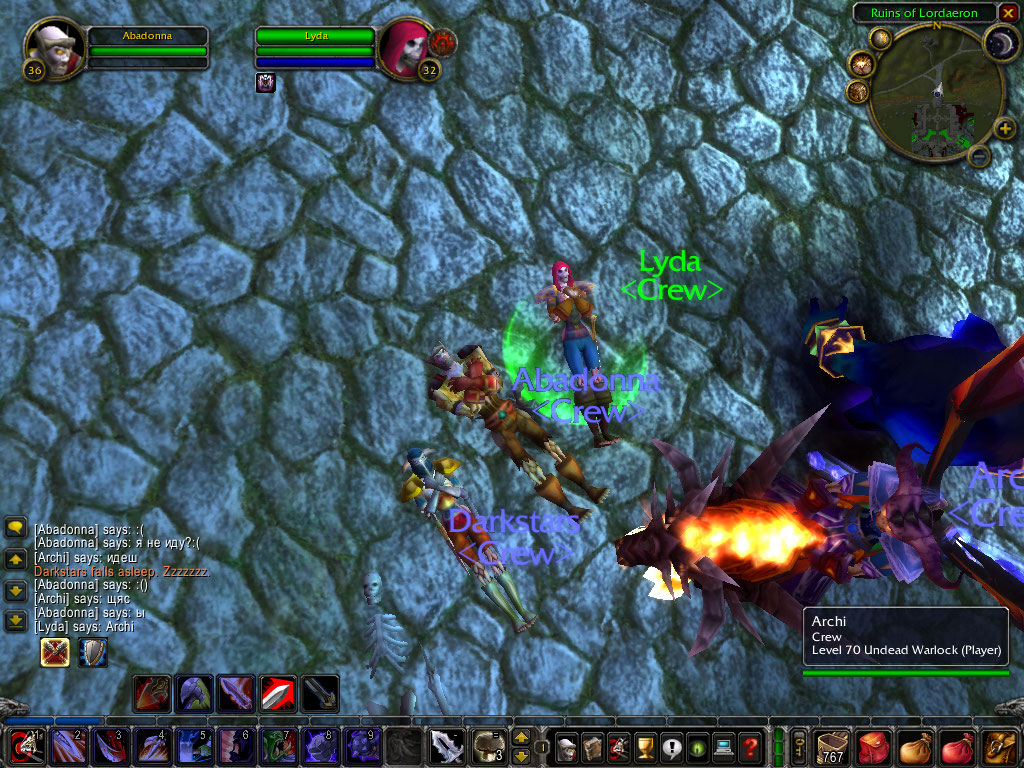Open the chat speech bubble menu
This screenshot has width=1024, height=768.
pos(15,527)
